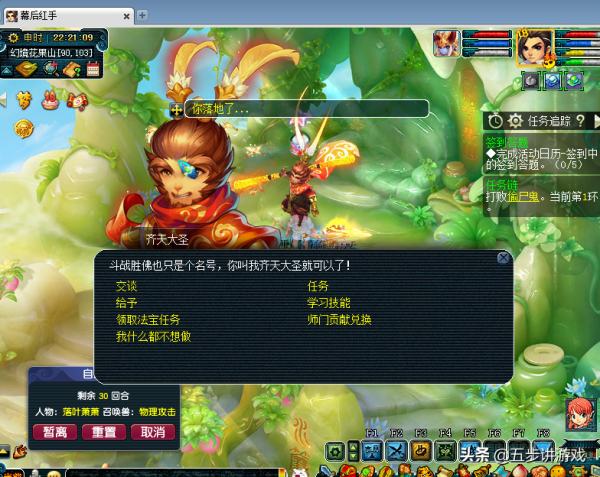Choose 学习技能 in the dialogue
This screenshot has width=600, height=477.
329,303
